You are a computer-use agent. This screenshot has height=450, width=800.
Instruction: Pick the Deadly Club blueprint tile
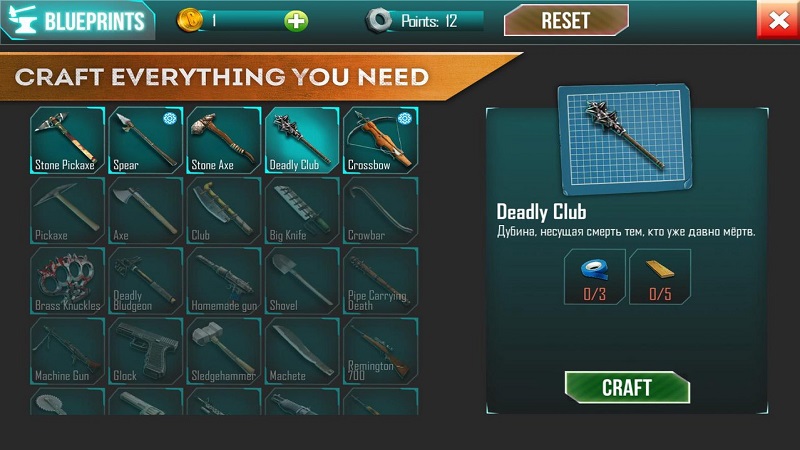300,140
